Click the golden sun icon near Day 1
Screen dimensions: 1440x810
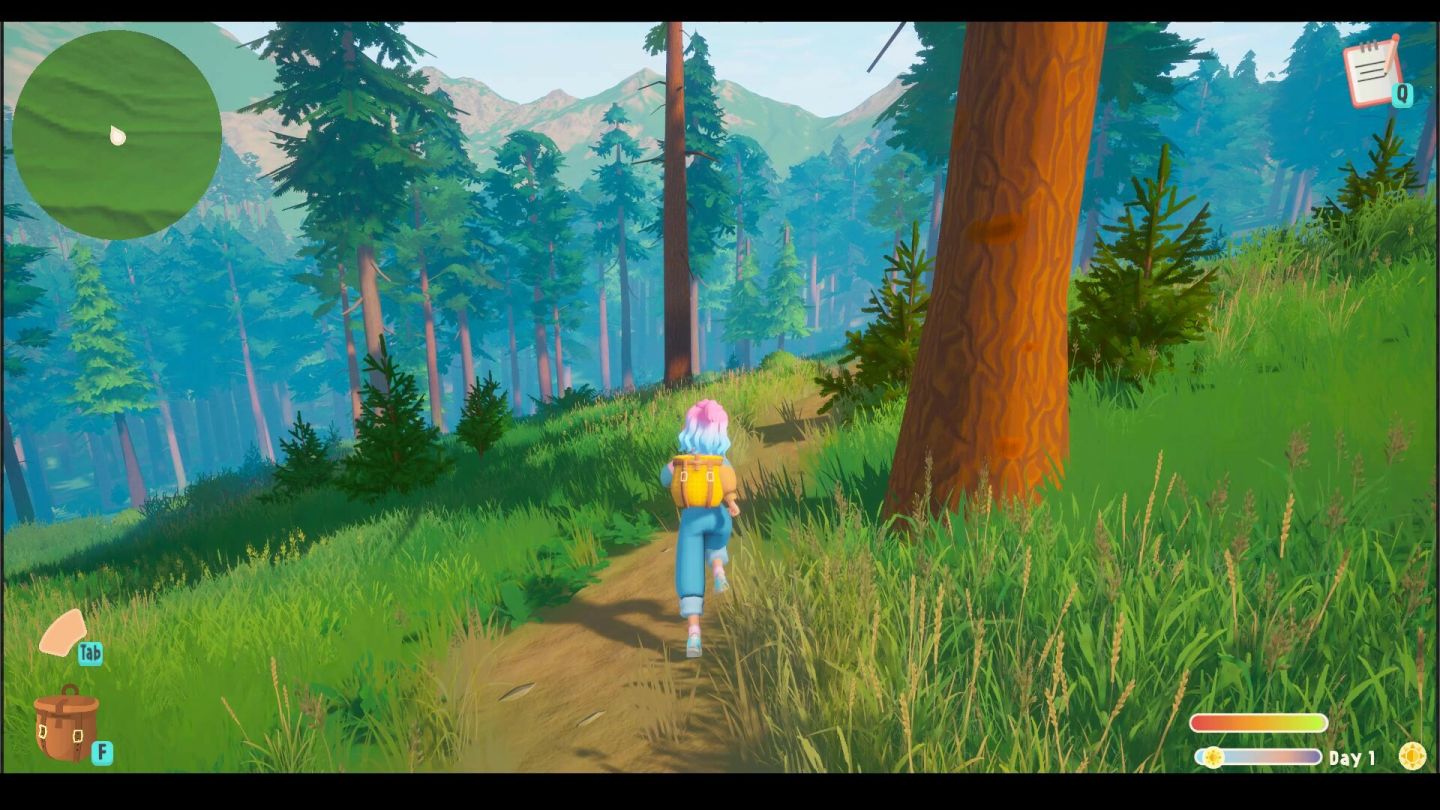coord(1413,758)
